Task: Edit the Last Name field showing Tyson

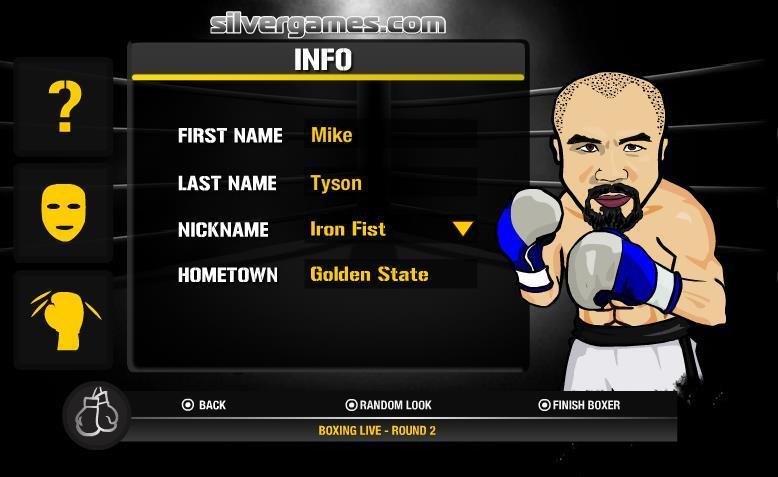Action: click(x=390, y=183)
